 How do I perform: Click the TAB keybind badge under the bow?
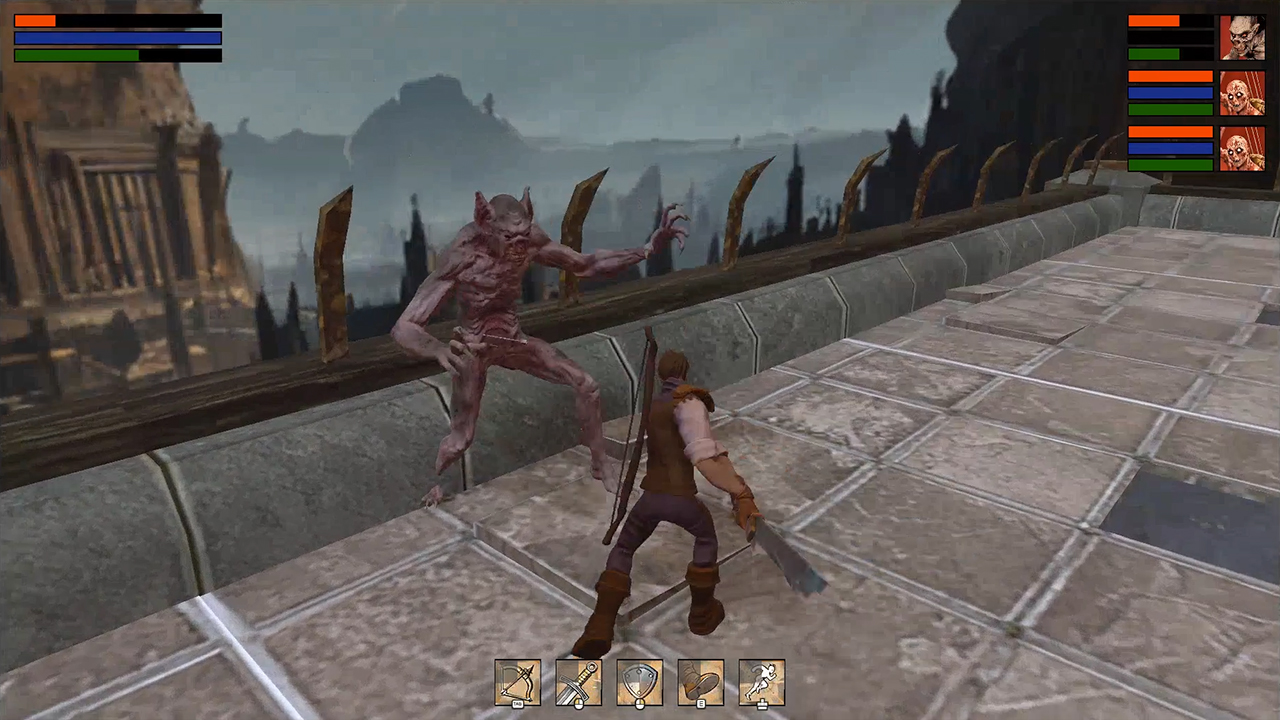pyautogui.click(x=517, y=704)
